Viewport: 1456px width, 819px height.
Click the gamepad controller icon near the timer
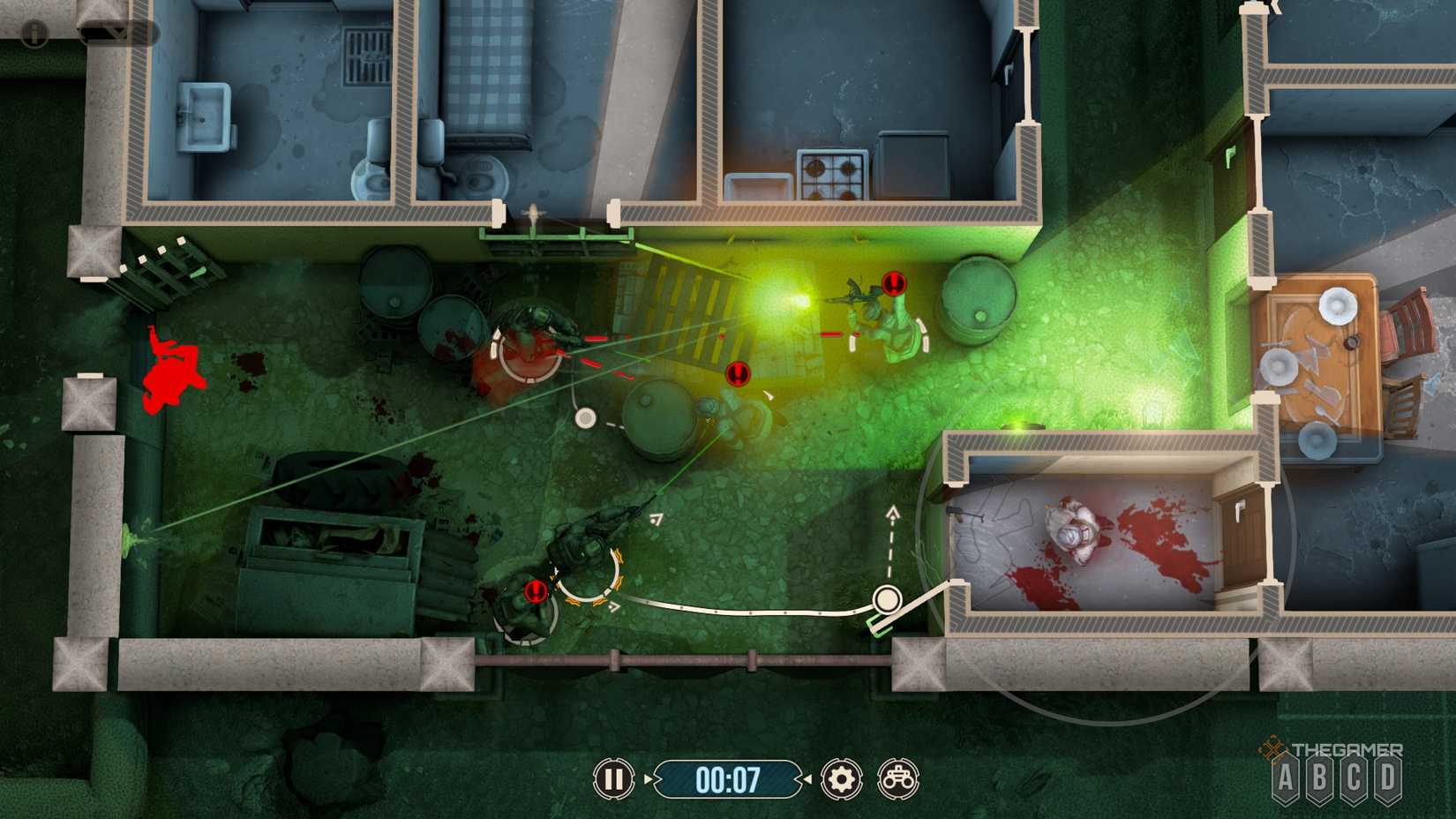pos(898,780)
